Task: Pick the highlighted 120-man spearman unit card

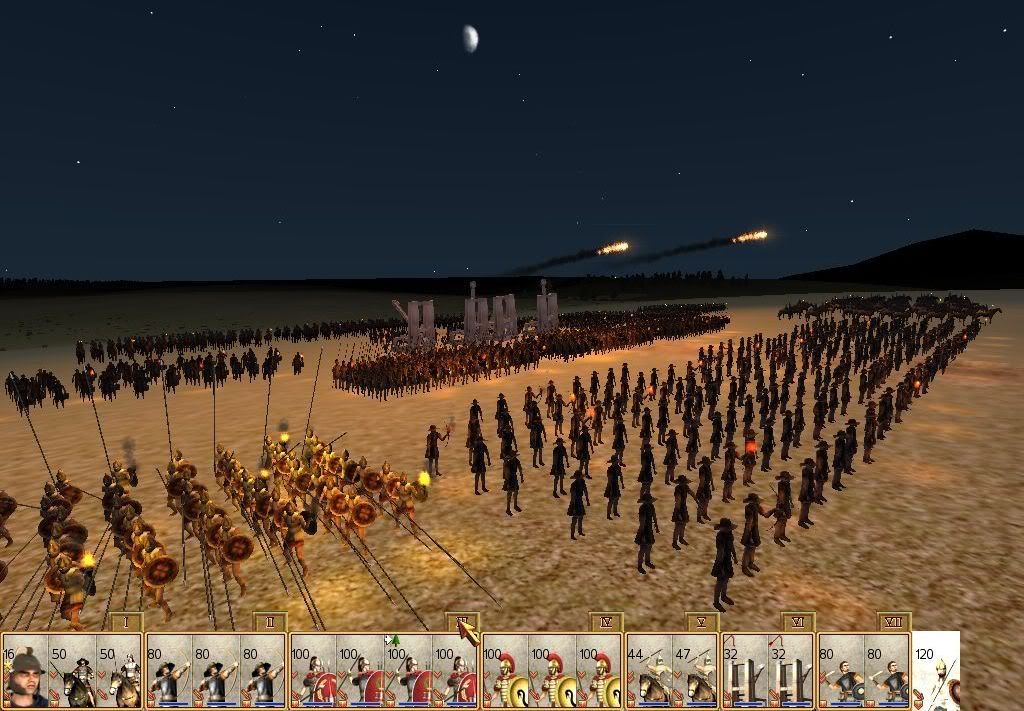Action: pyautogui.click(x=937, y=672)
